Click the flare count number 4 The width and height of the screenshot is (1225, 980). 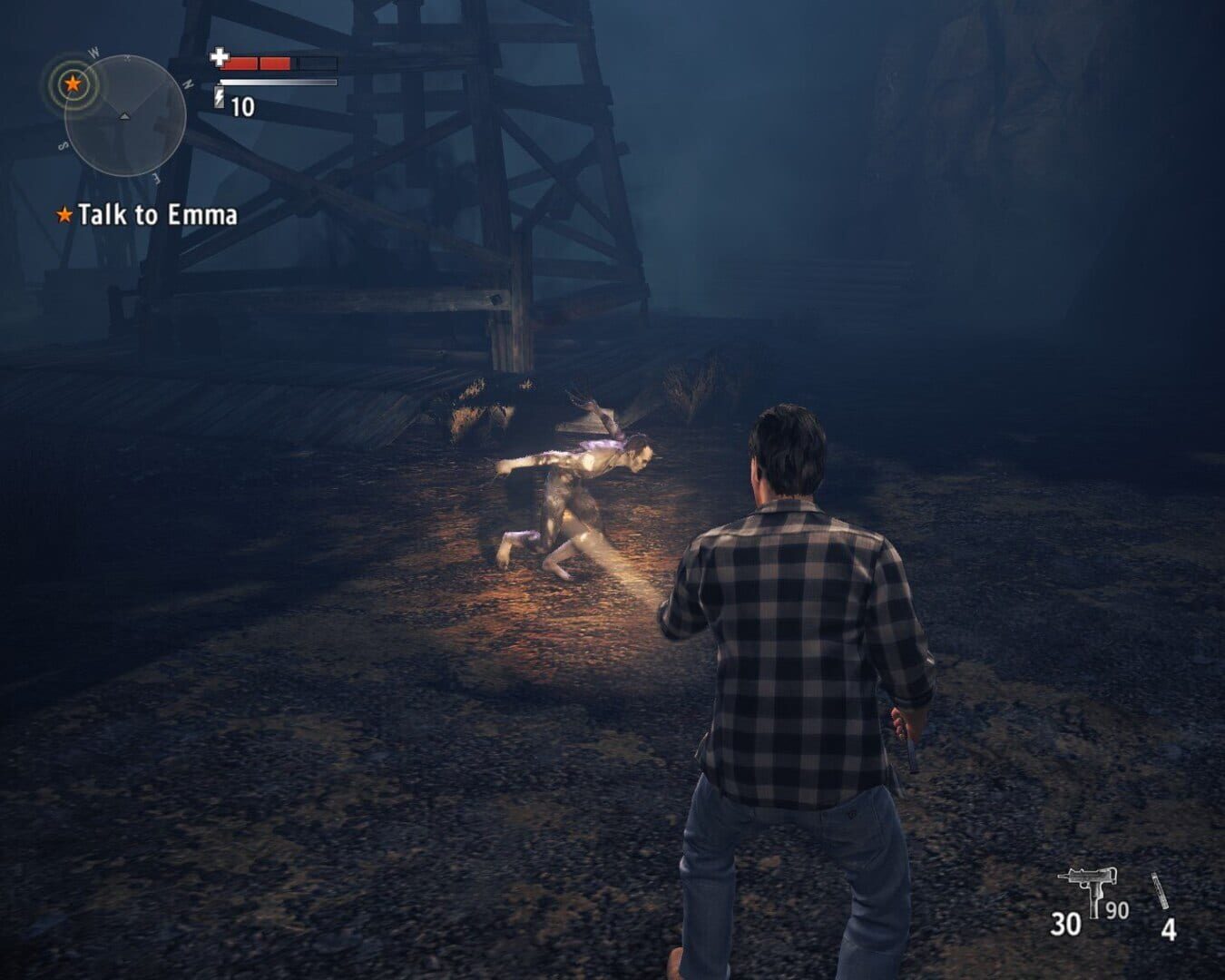click(1169, 928)
